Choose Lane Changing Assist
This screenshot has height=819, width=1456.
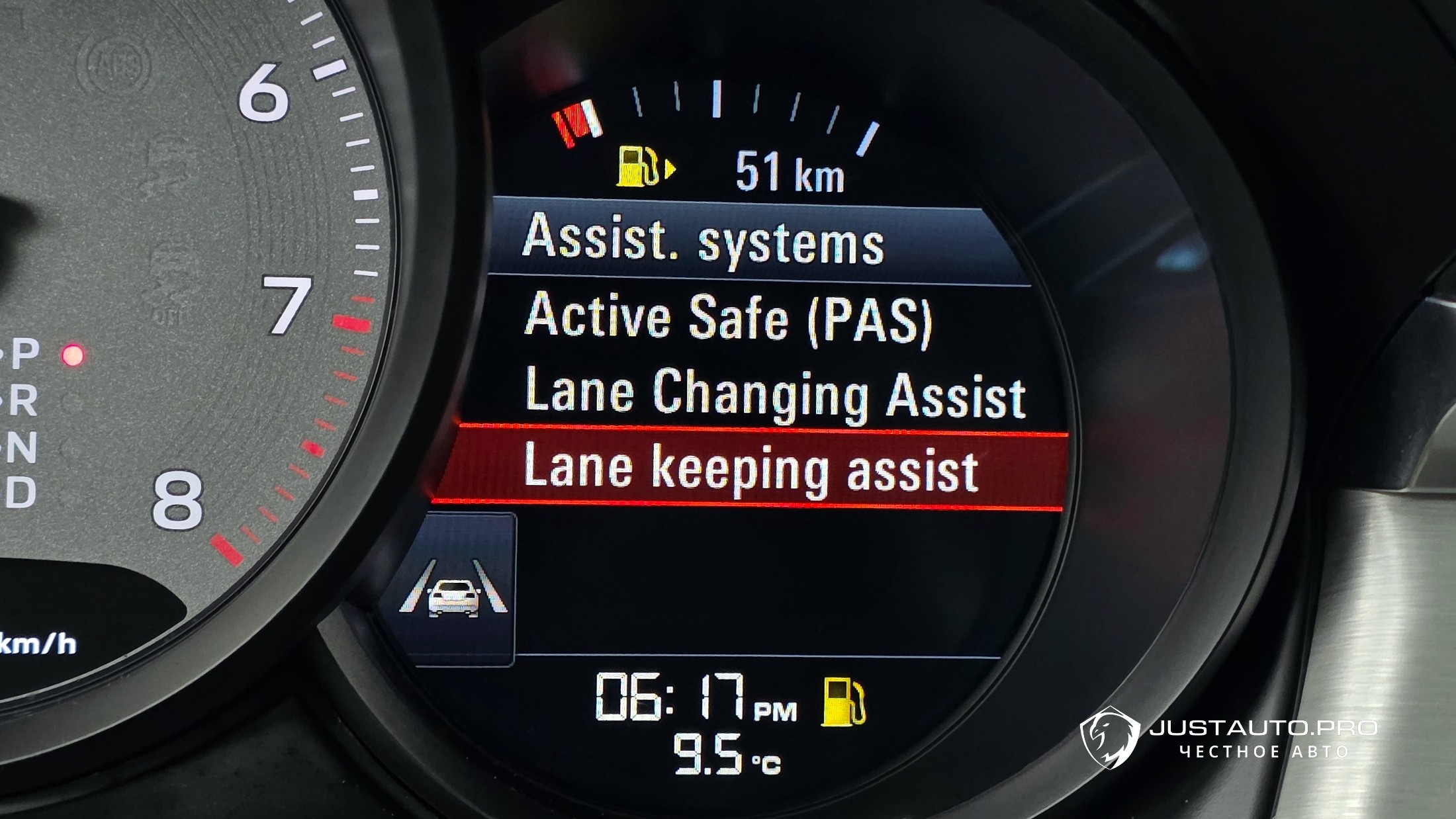click(x=774, y=395)
